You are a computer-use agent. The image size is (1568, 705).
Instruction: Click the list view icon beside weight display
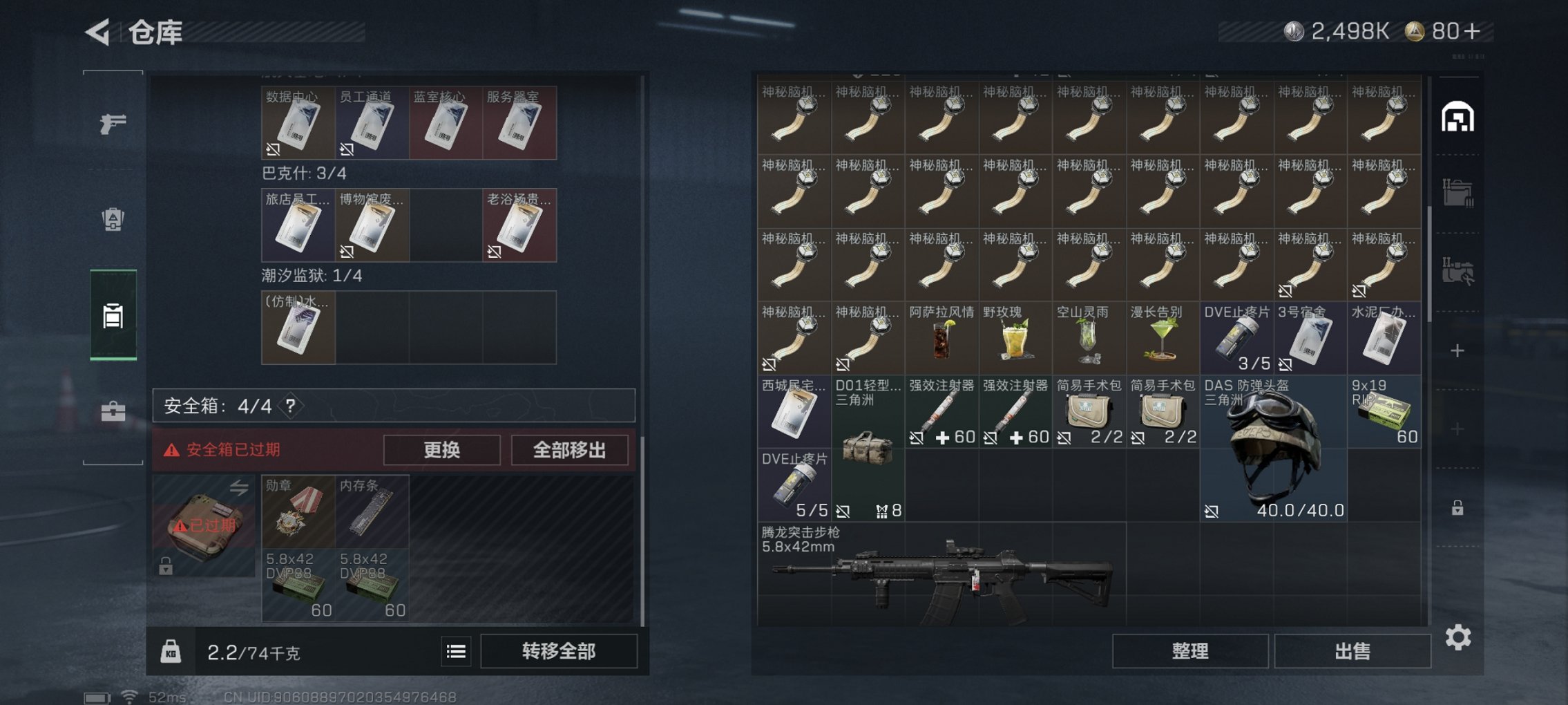457,651
